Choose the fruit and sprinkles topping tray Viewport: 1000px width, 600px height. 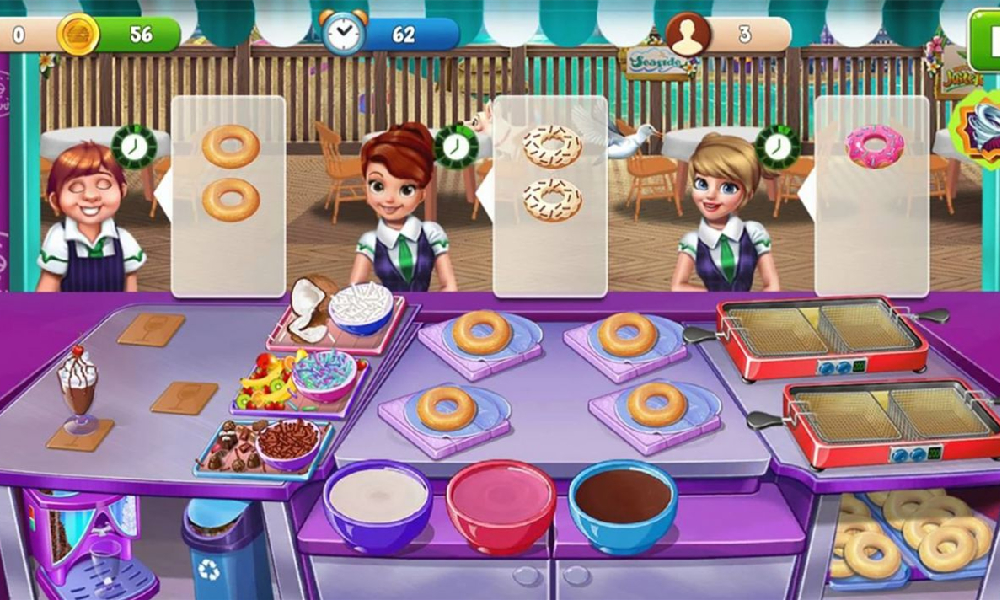pos(298,381)
